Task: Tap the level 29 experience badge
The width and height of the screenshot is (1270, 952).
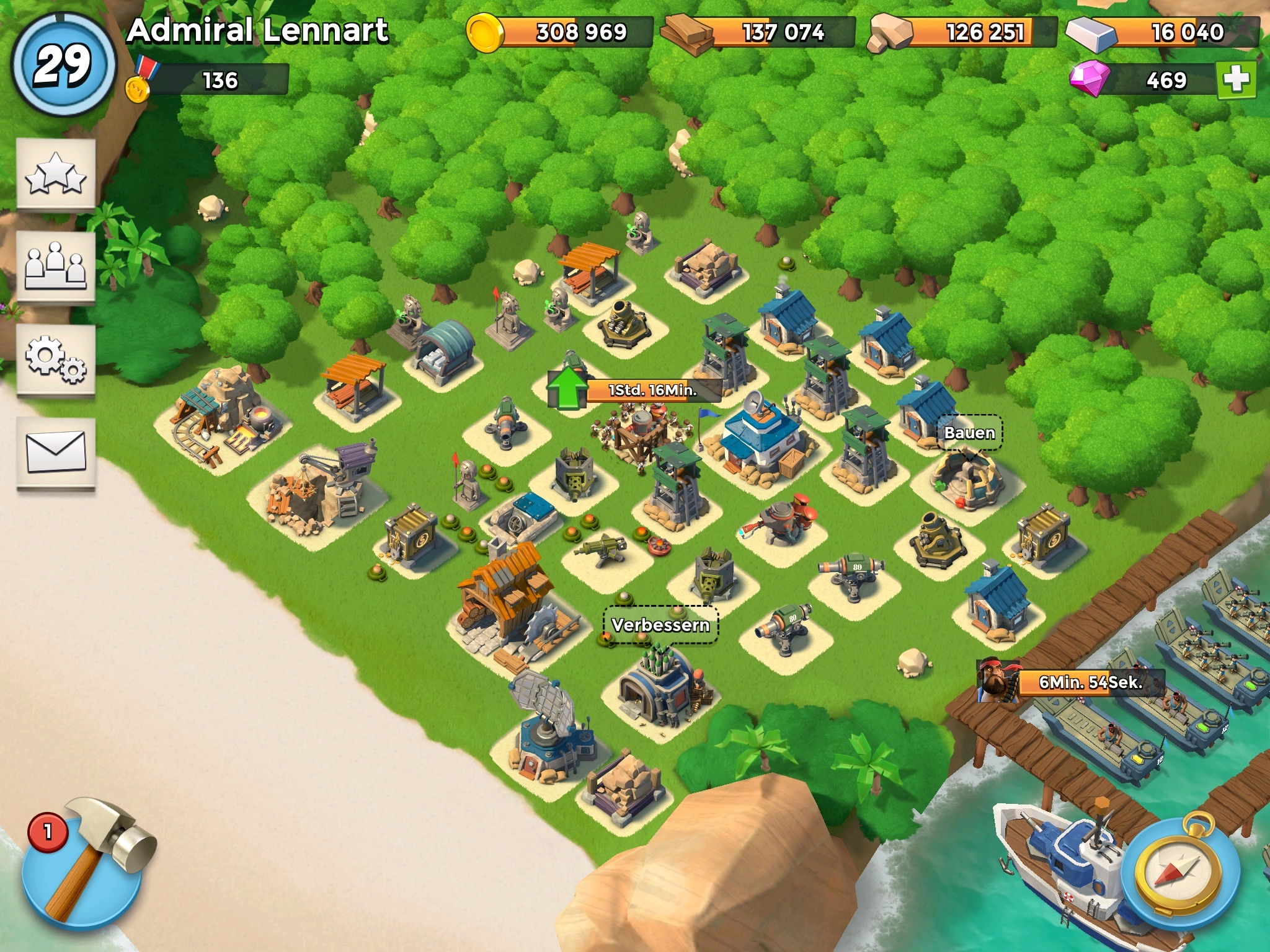Action: coord(63,64)
